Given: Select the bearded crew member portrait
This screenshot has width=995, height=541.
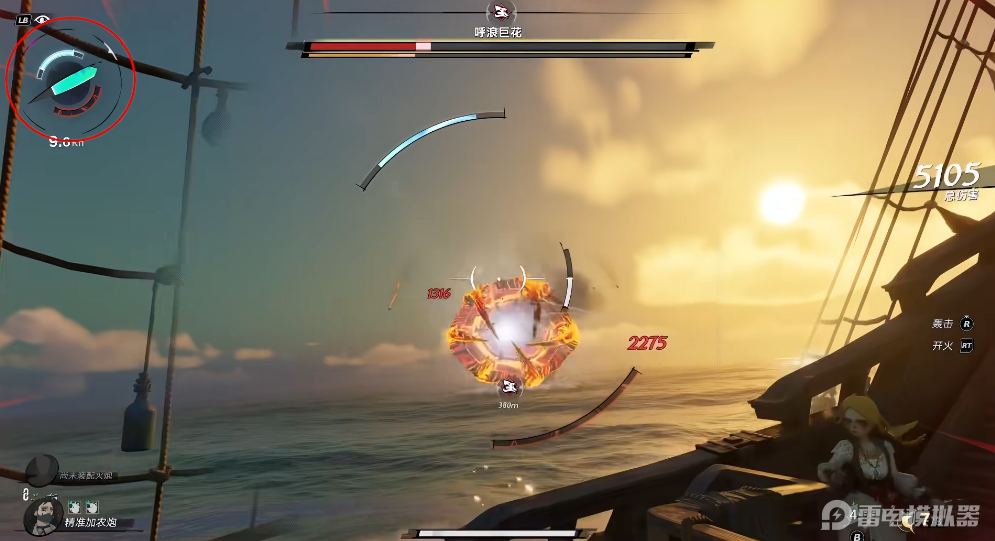Looking at the screenshot, I should 42,517.
